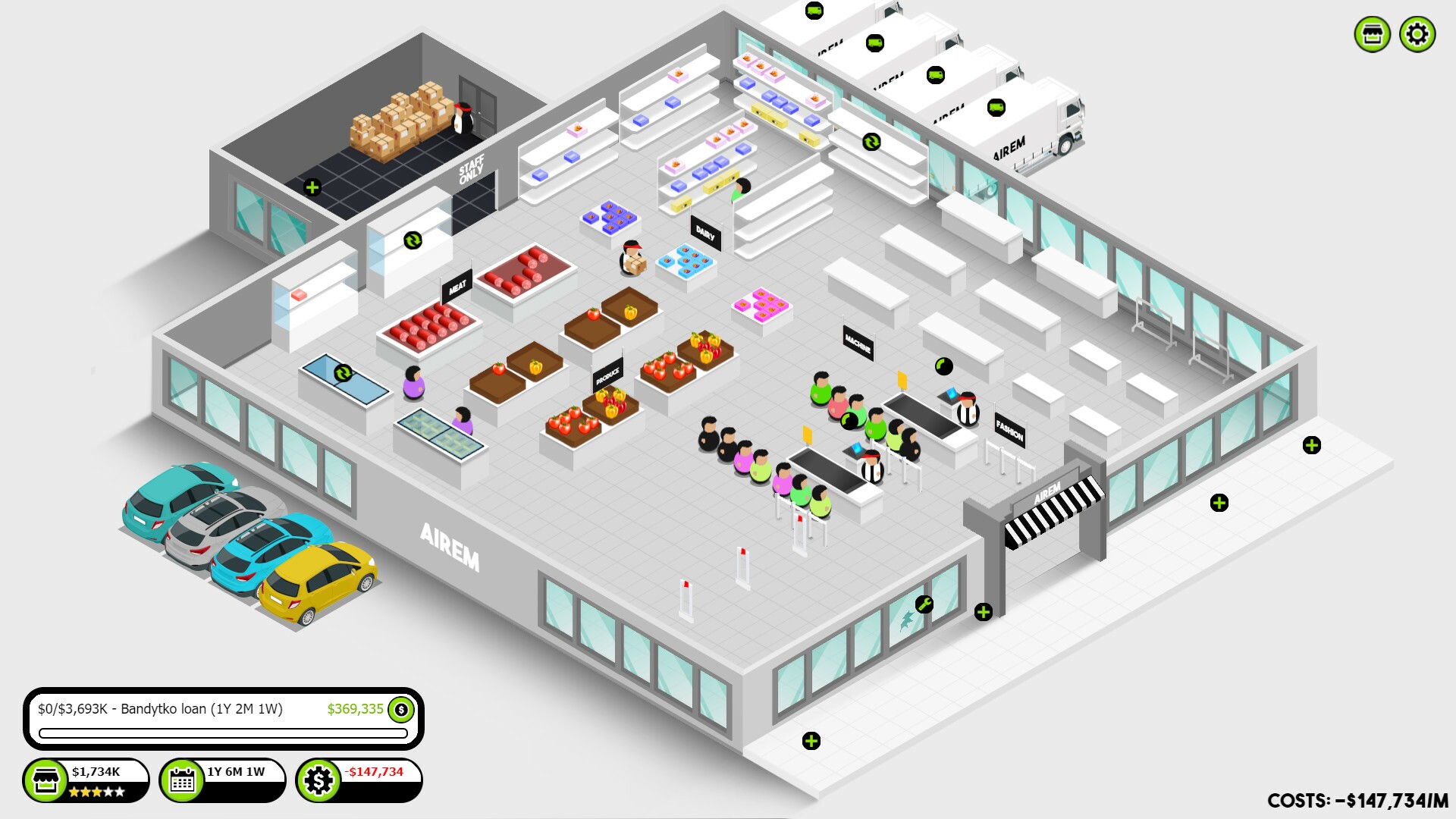Click the store icon next to $1,734K

pyautogui.click(x=45, y=779)
